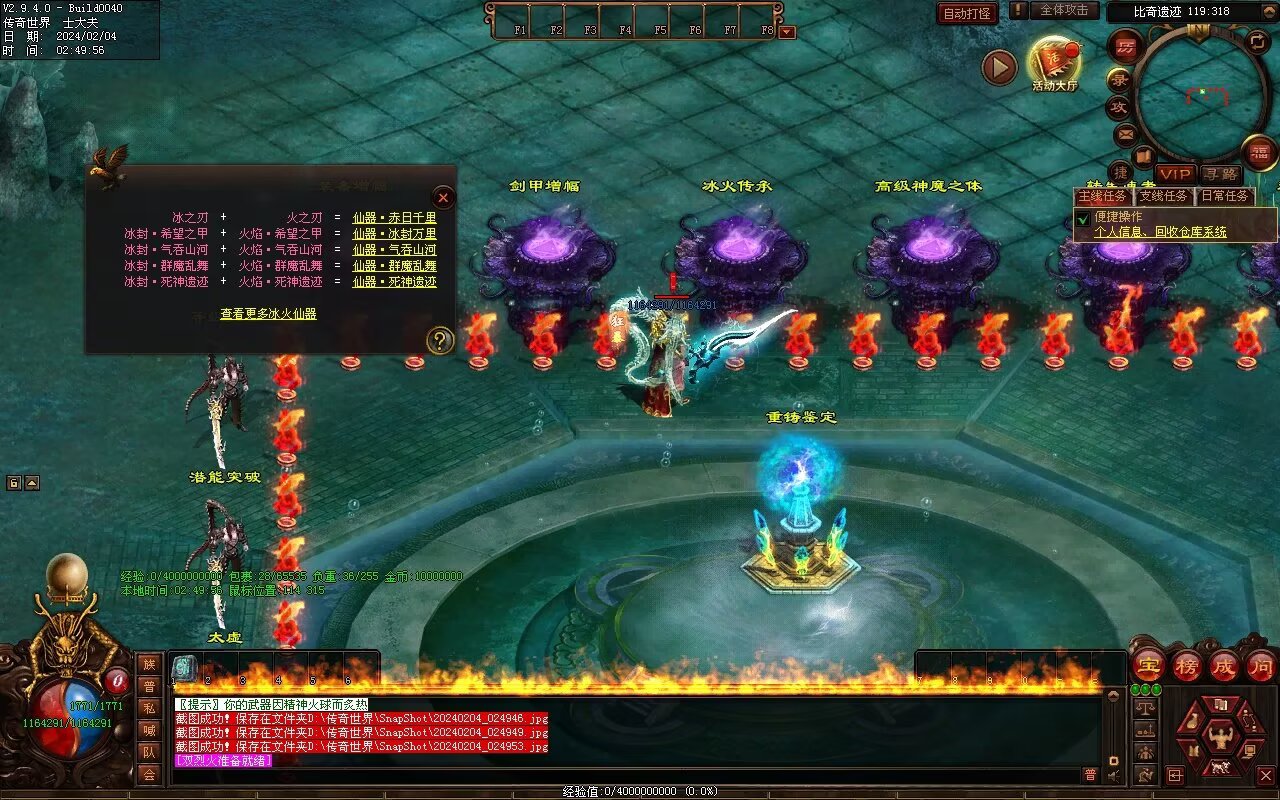This screenshot has width=1280, height=800.
Task: Select the 族 clan chat channel button
Action: (x=149, y=665)
